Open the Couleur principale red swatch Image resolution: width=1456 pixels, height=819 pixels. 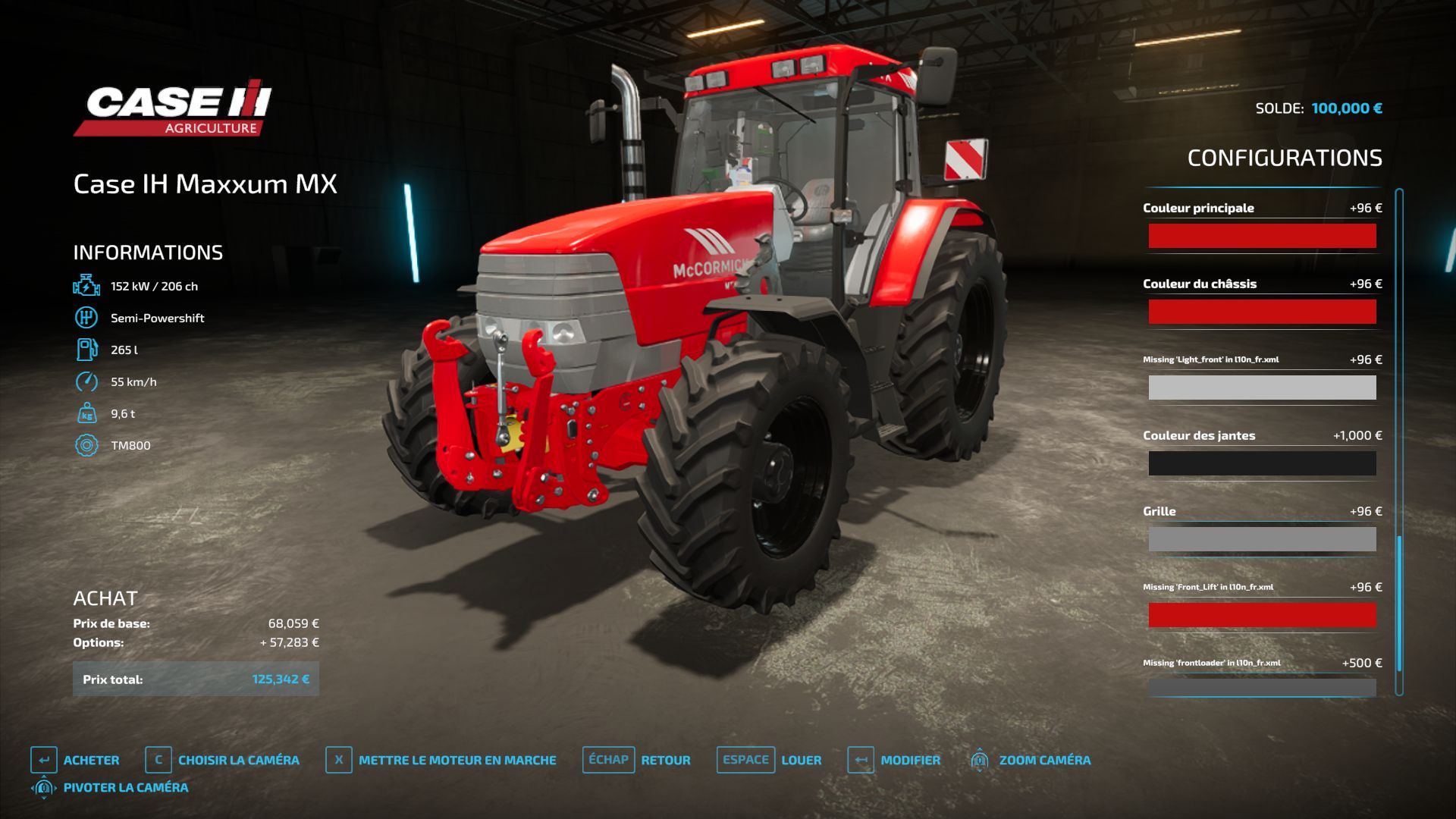(1262, 236)
